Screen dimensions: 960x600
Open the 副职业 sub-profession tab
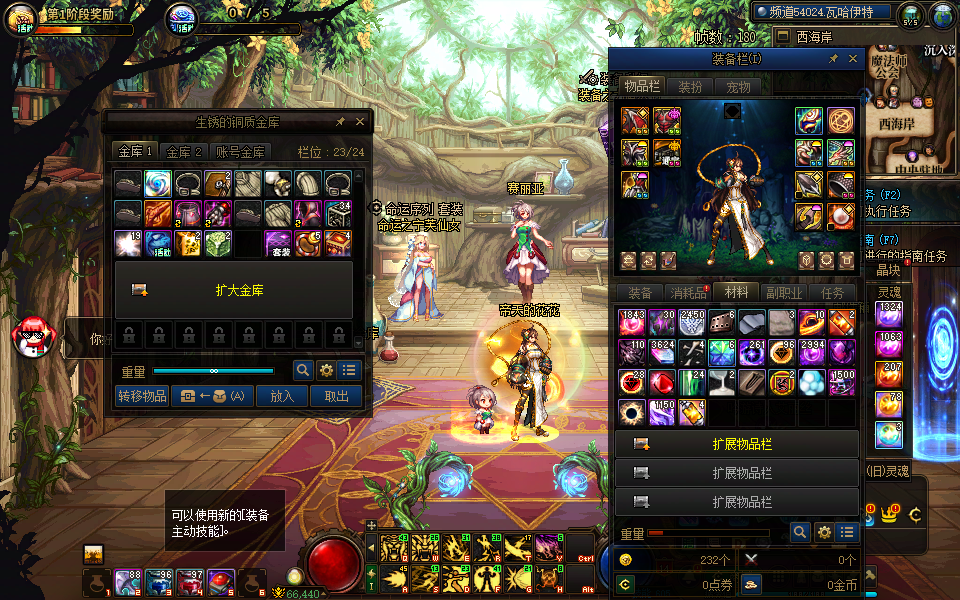(x=784, y=293)
